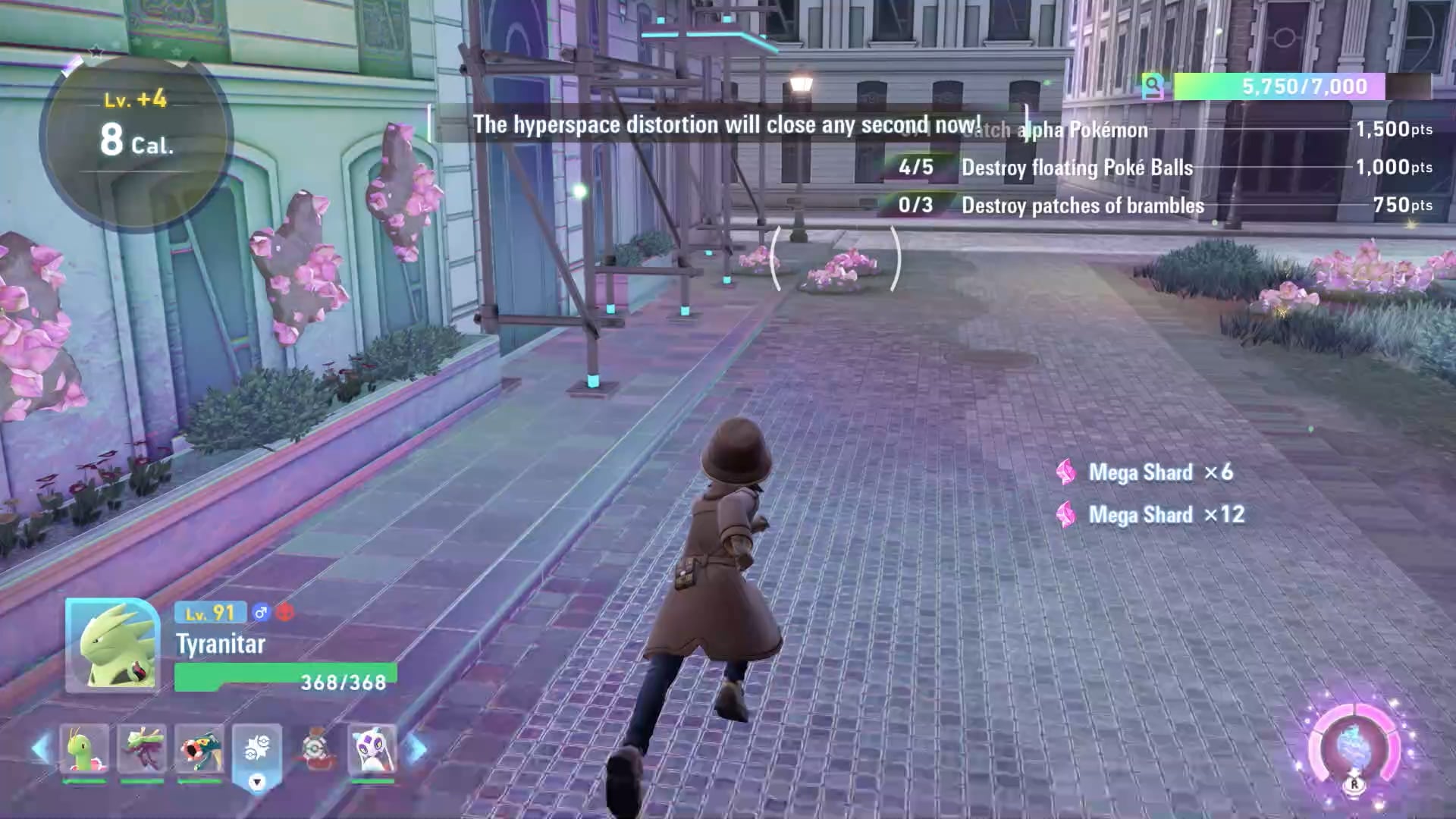Image resolution: width=1456 pixels, height=819 pixels.
Task: Select the Poké Ball item between party slots
Action: pos(315,749)
